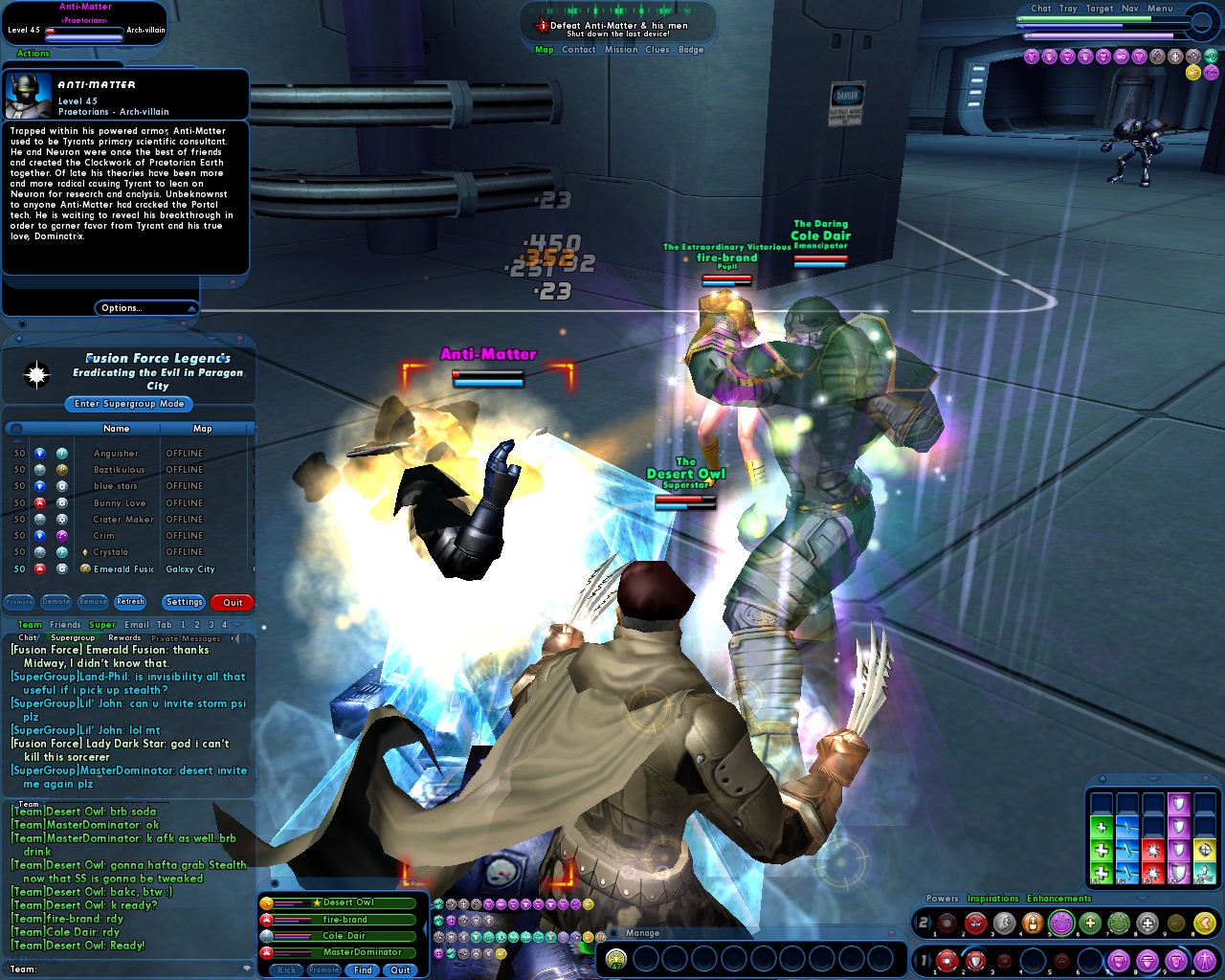Enable Supergroup Mode for Fusion Force Legends
This screenshot has height=980, width=1225.
point(127,404)
